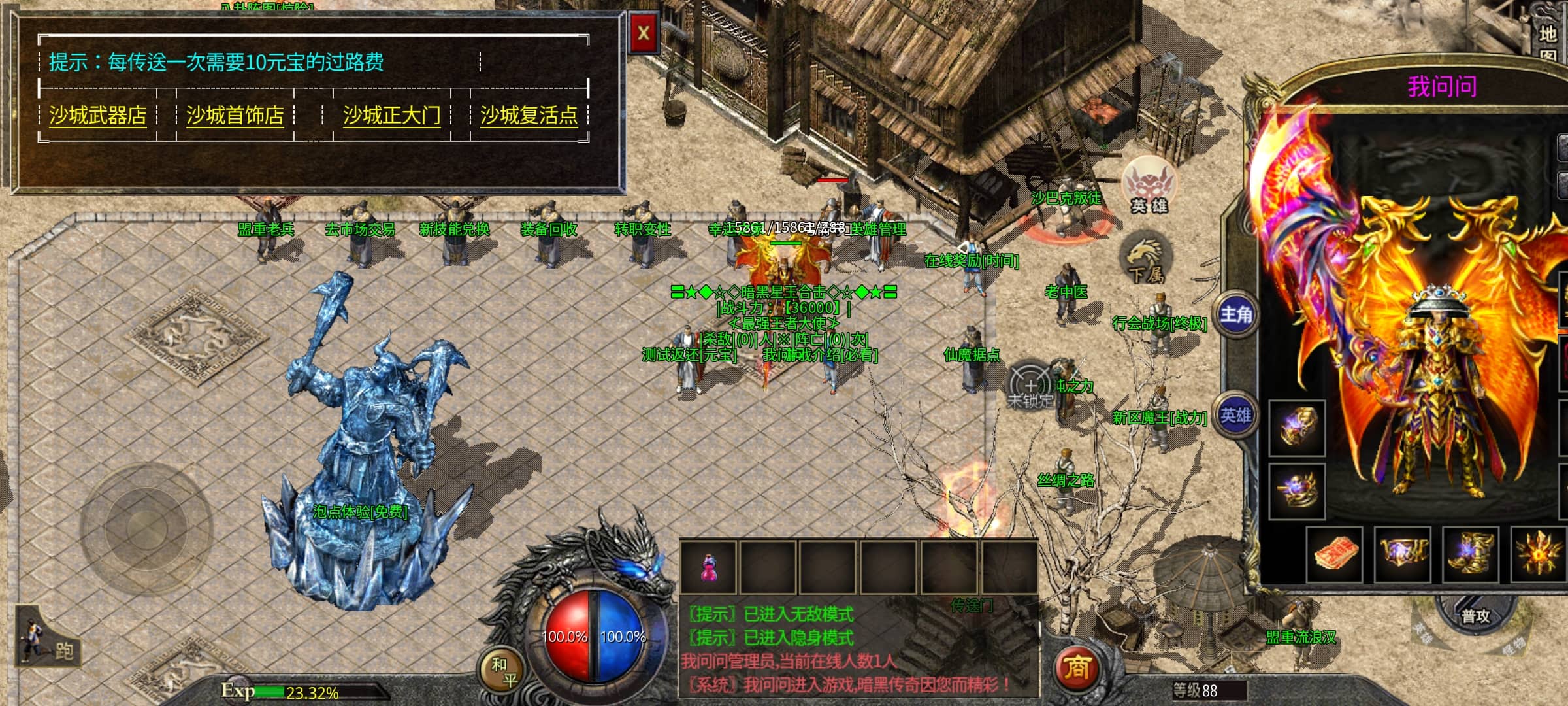Choose the 沙城首饰店 destination
This screenshot has width=1568, height=706.
point(235,116)
